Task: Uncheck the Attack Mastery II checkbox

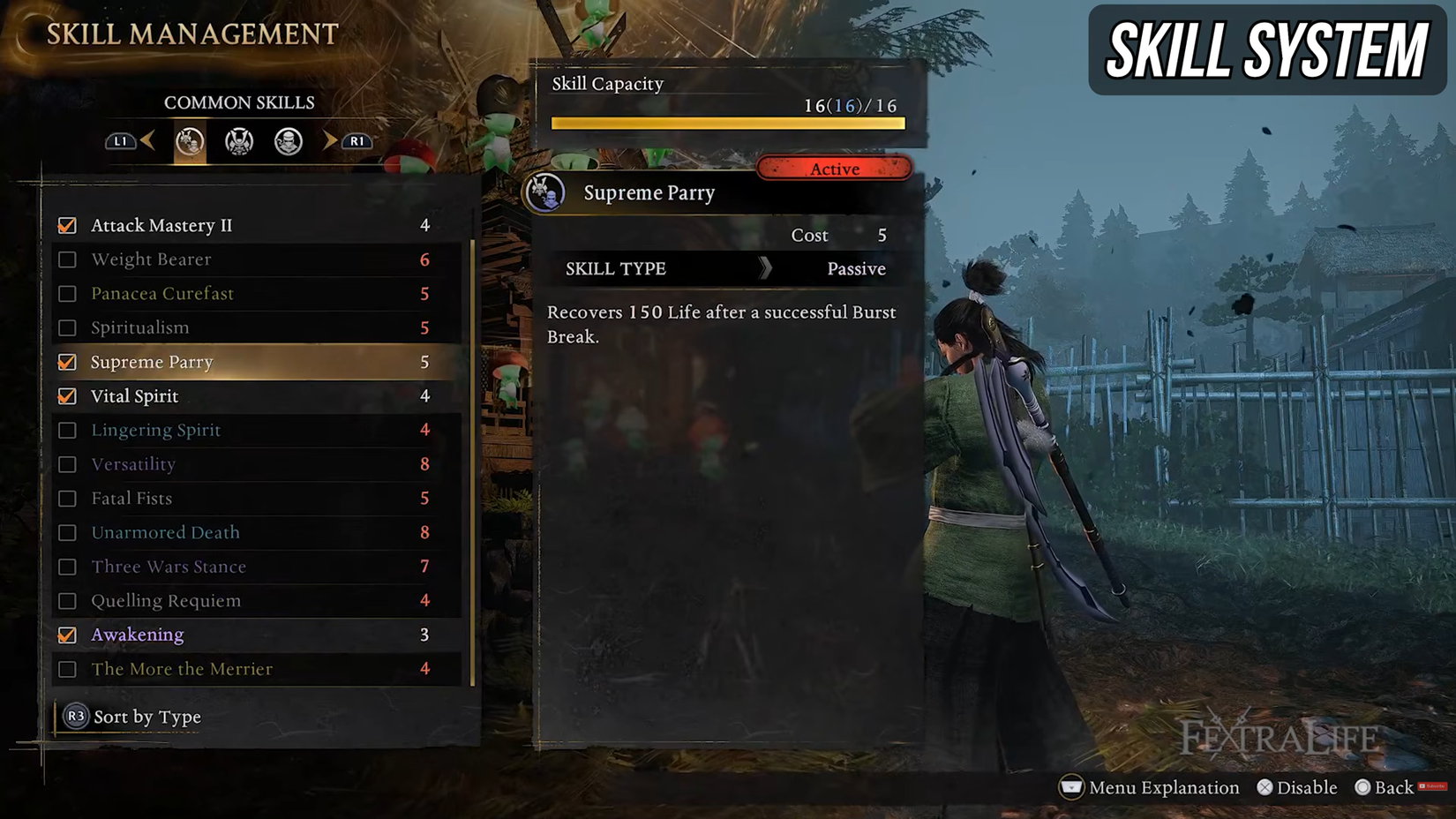Action: tap(67, 225)
